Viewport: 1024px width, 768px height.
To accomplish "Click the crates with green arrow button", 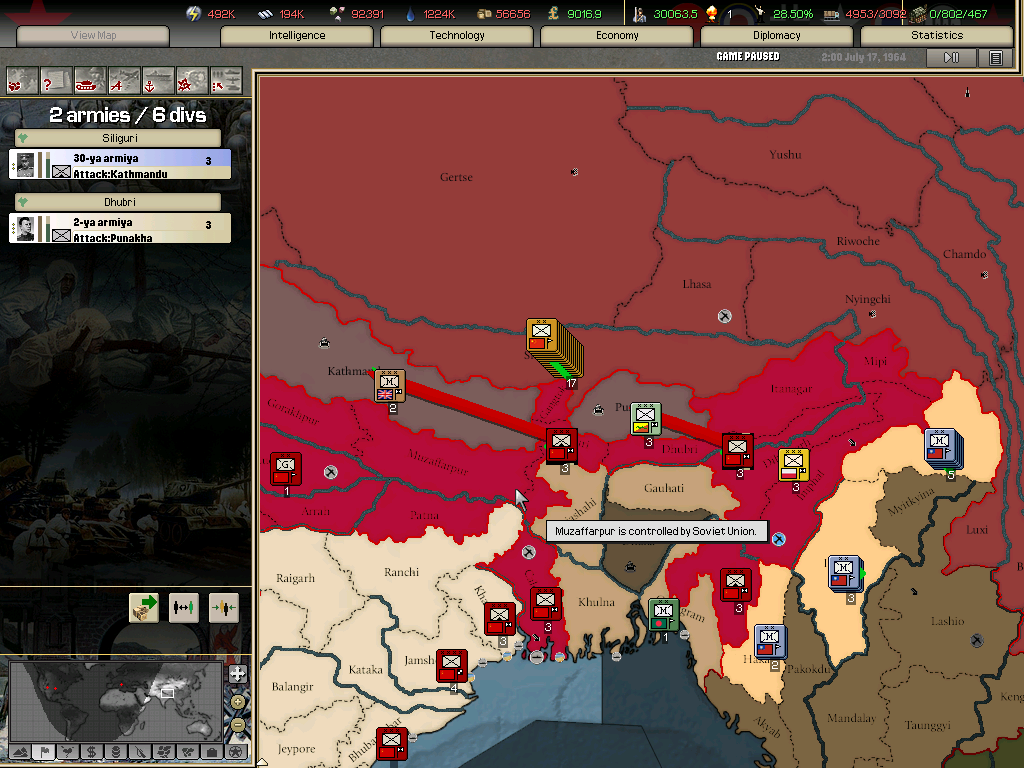I will (x=144, y=607).
